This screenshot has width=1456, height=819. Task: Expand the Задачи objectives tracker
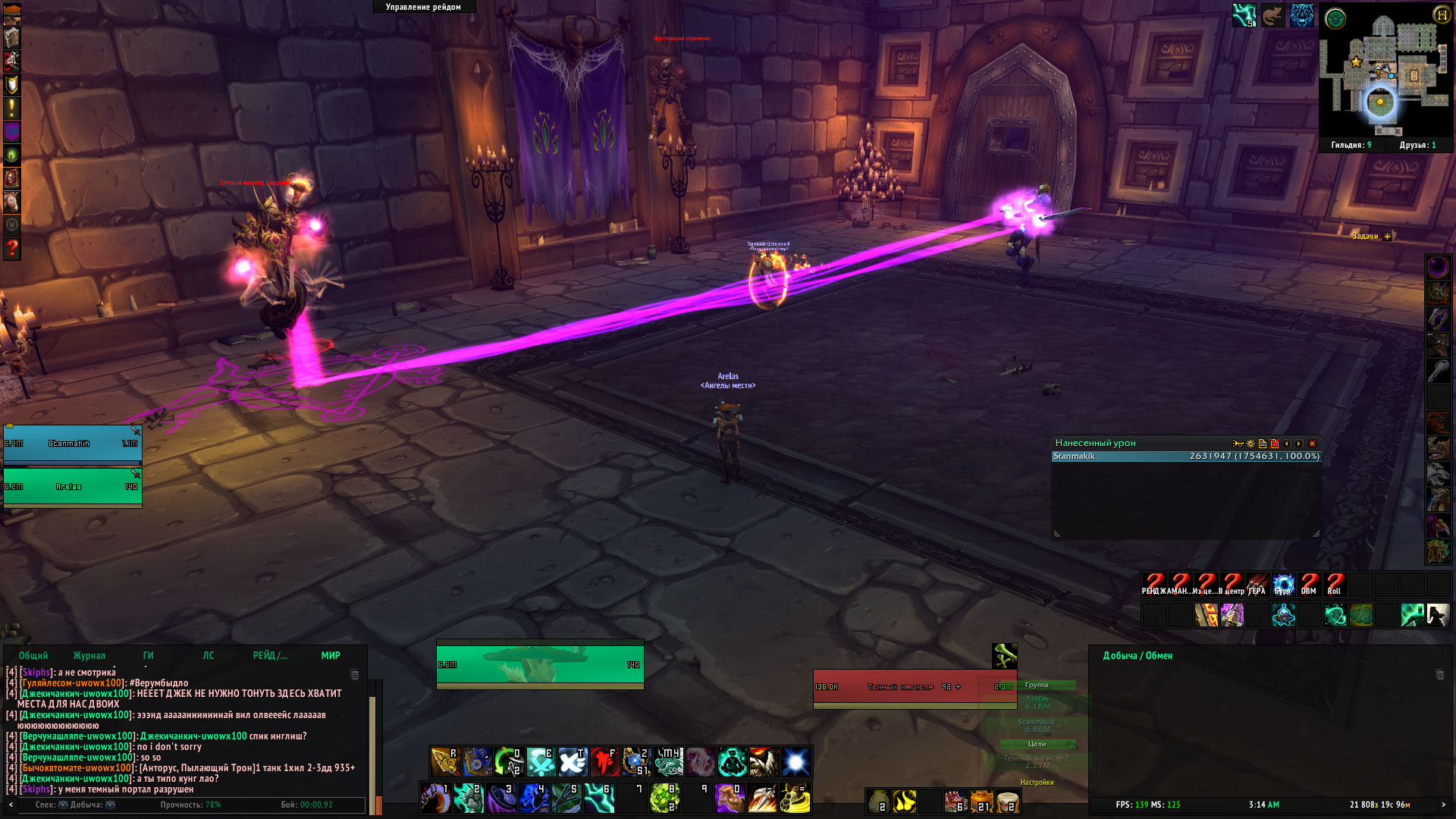(x=1387, y=237)
